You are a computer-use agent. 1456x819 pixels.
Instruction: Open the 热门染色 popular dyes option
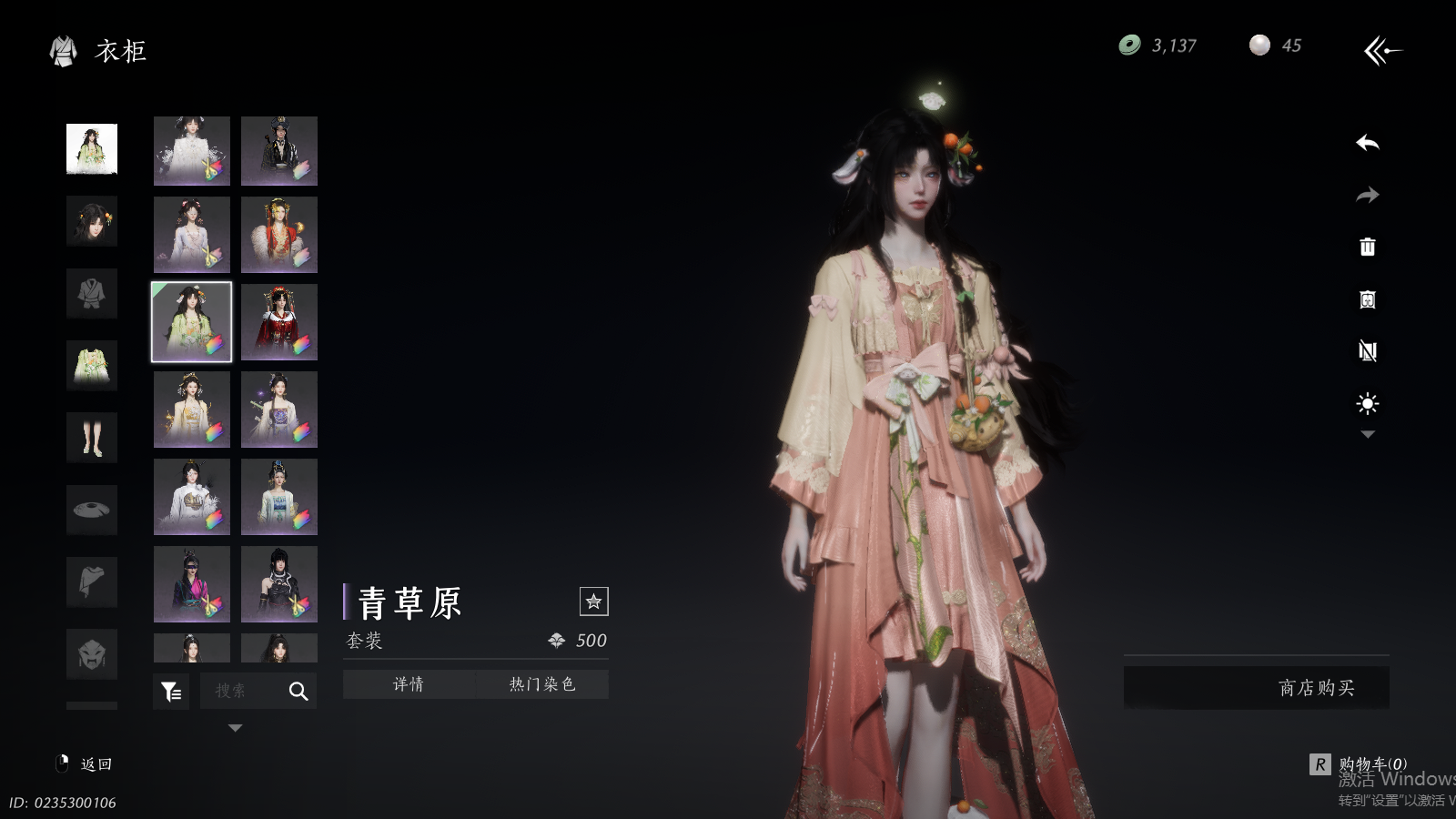click(x=541, y=684)
